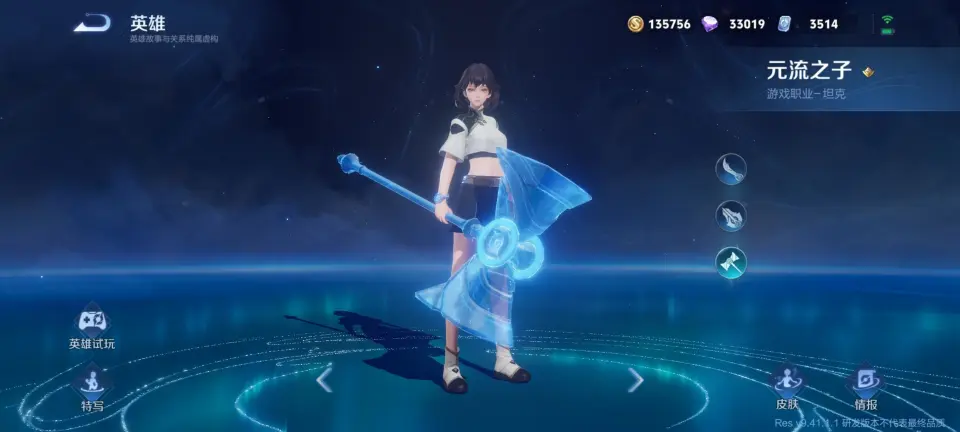960x432 pixels.
Task: Show the previous hero with left arrow
Action: tap(324, 380)
